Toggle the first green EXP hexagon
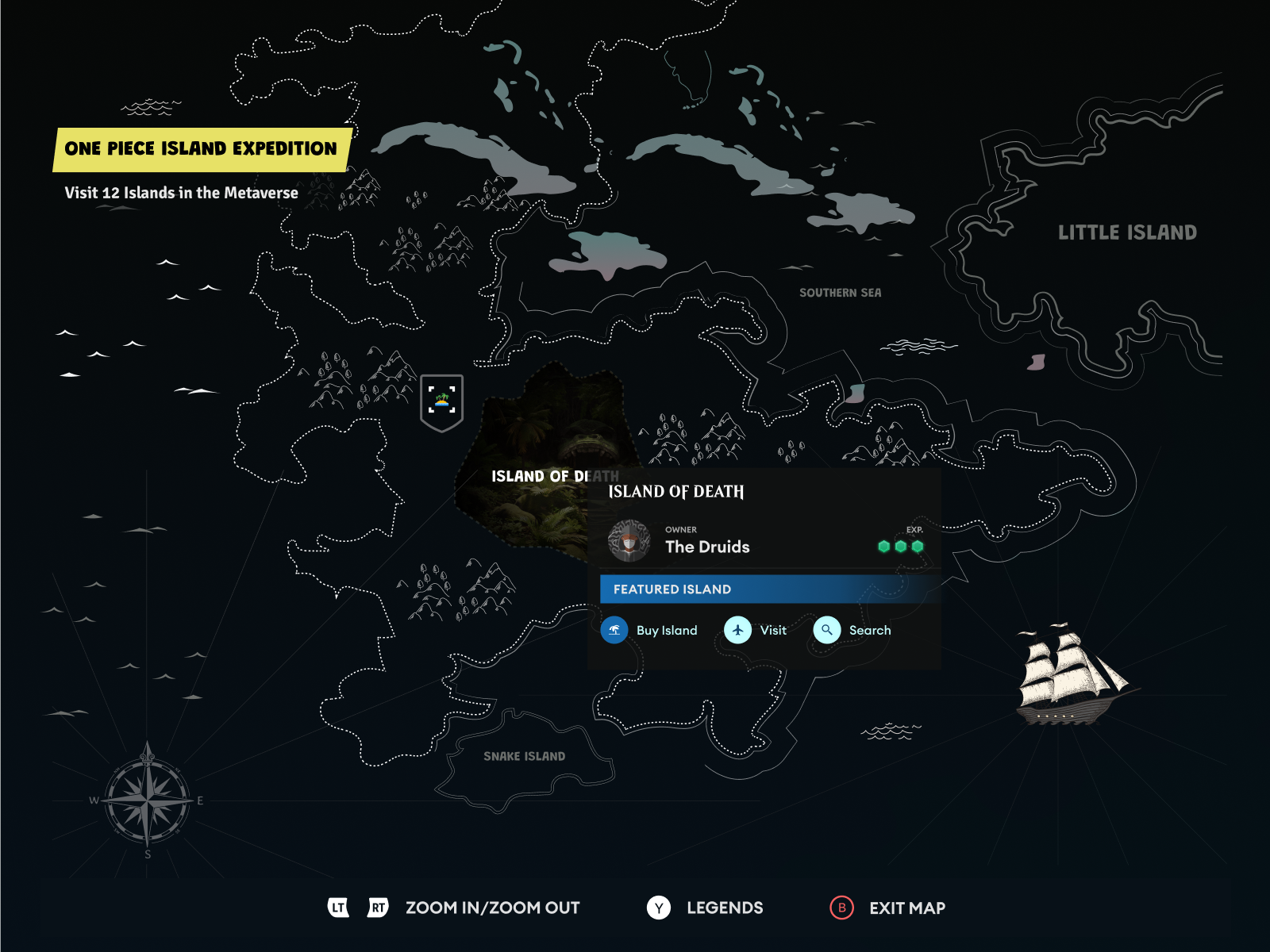1270x952 pixels. 885,547
